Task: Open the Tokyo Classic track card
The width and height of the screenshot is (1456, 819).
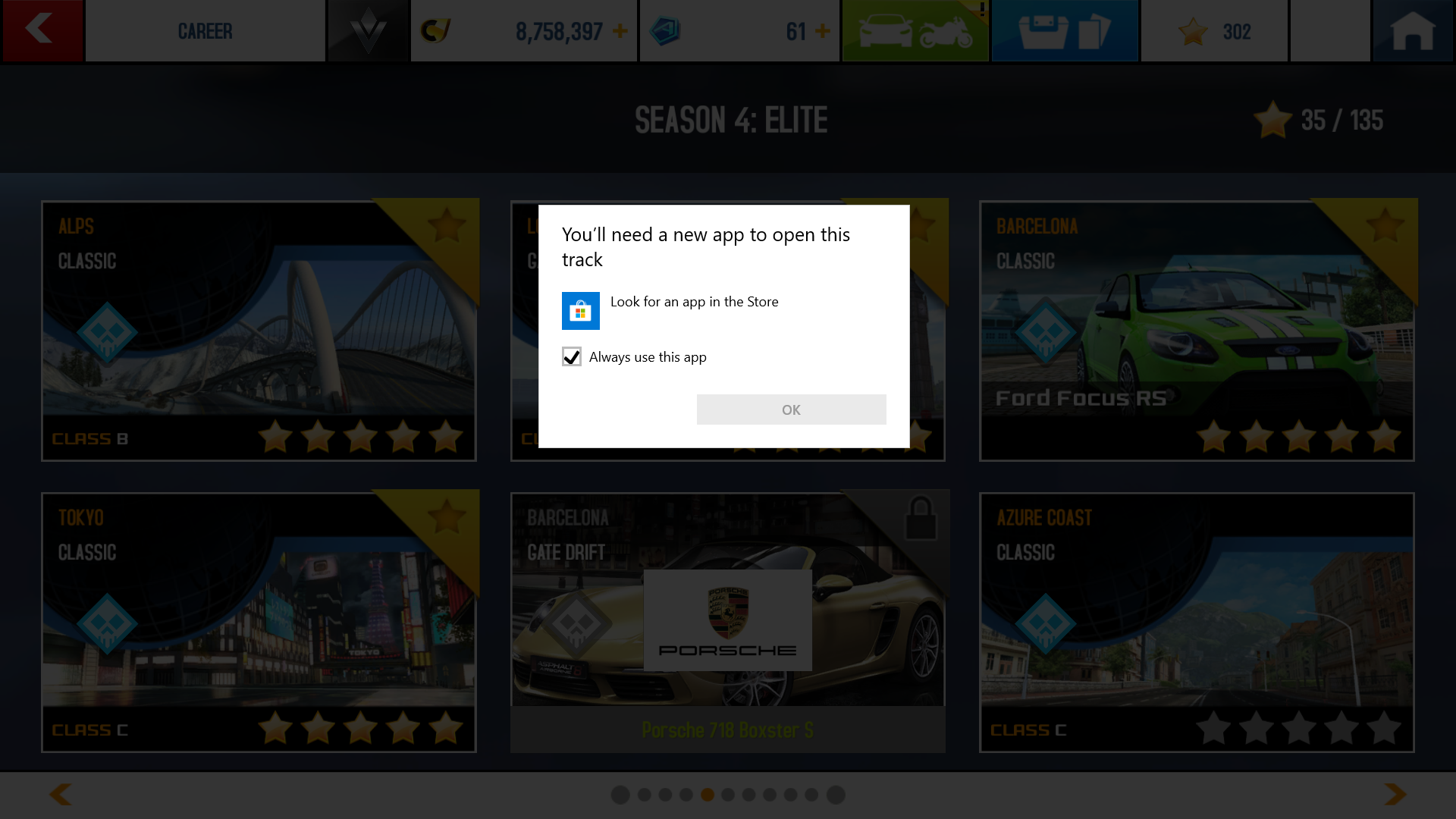Action: point(259,622)
